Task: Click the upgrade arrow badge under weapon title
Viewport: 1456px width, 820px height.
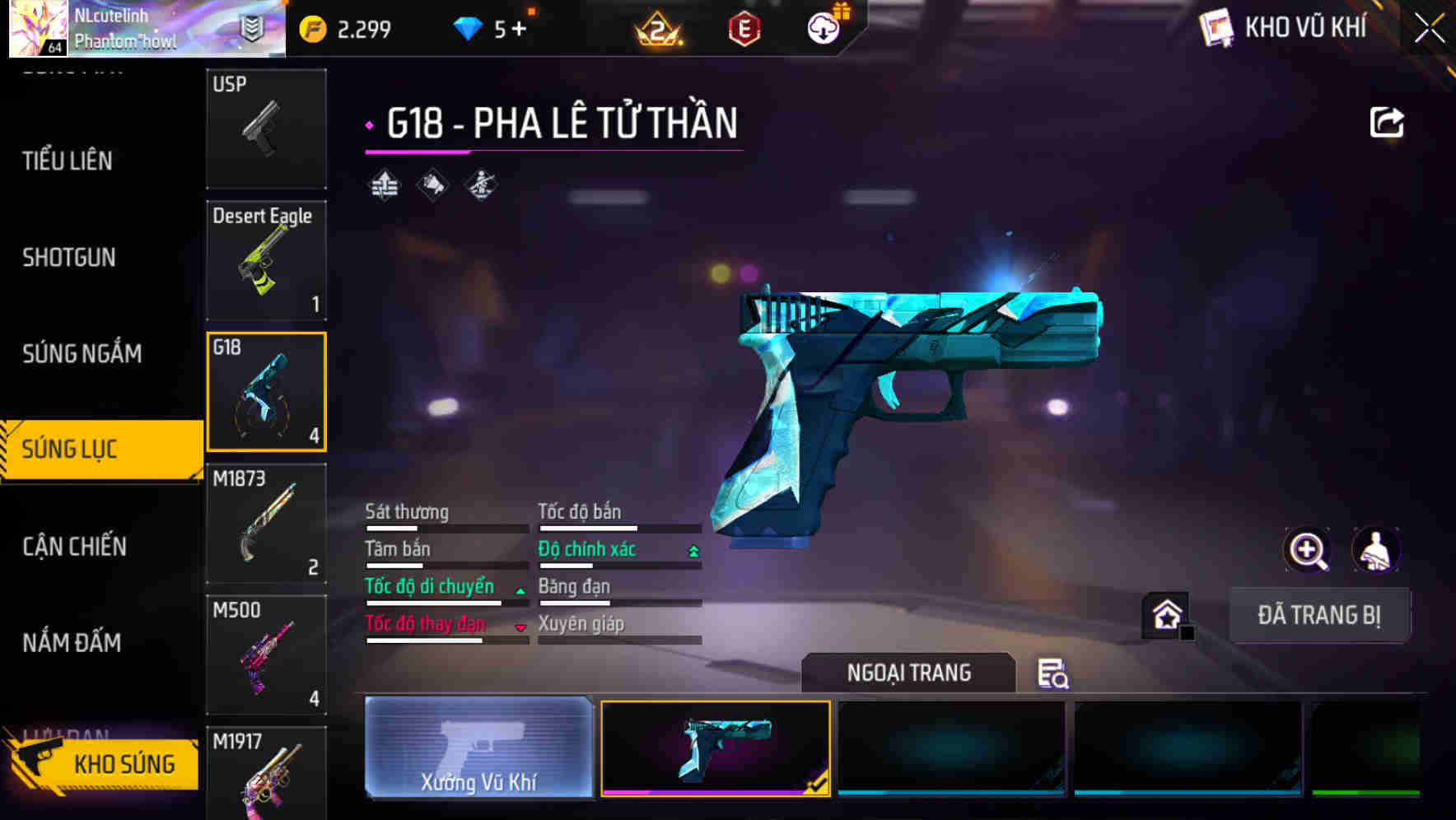Action: pos(384,184)
